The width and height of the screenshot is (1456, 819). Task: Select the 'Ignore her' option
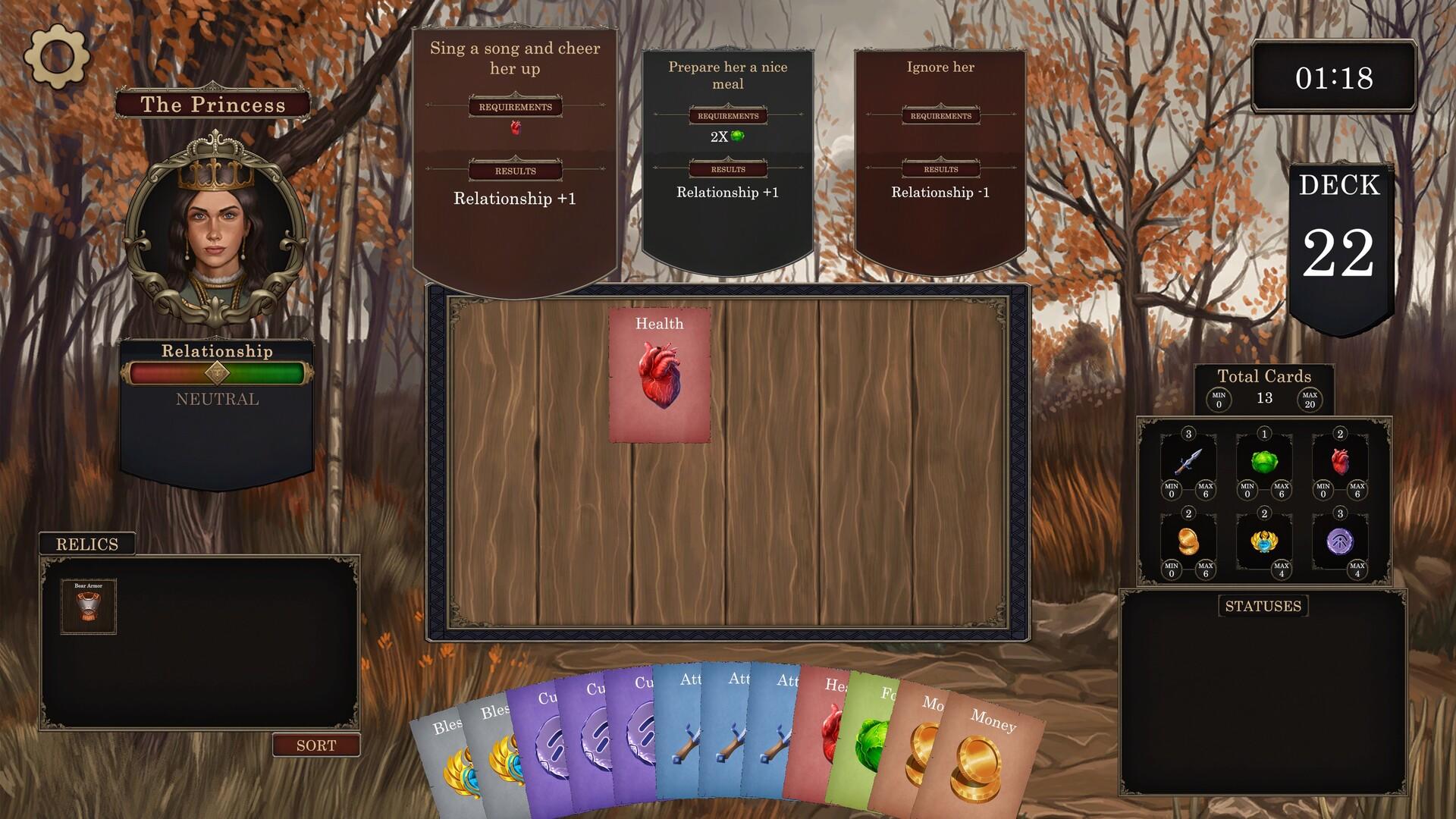click(940, 152)
